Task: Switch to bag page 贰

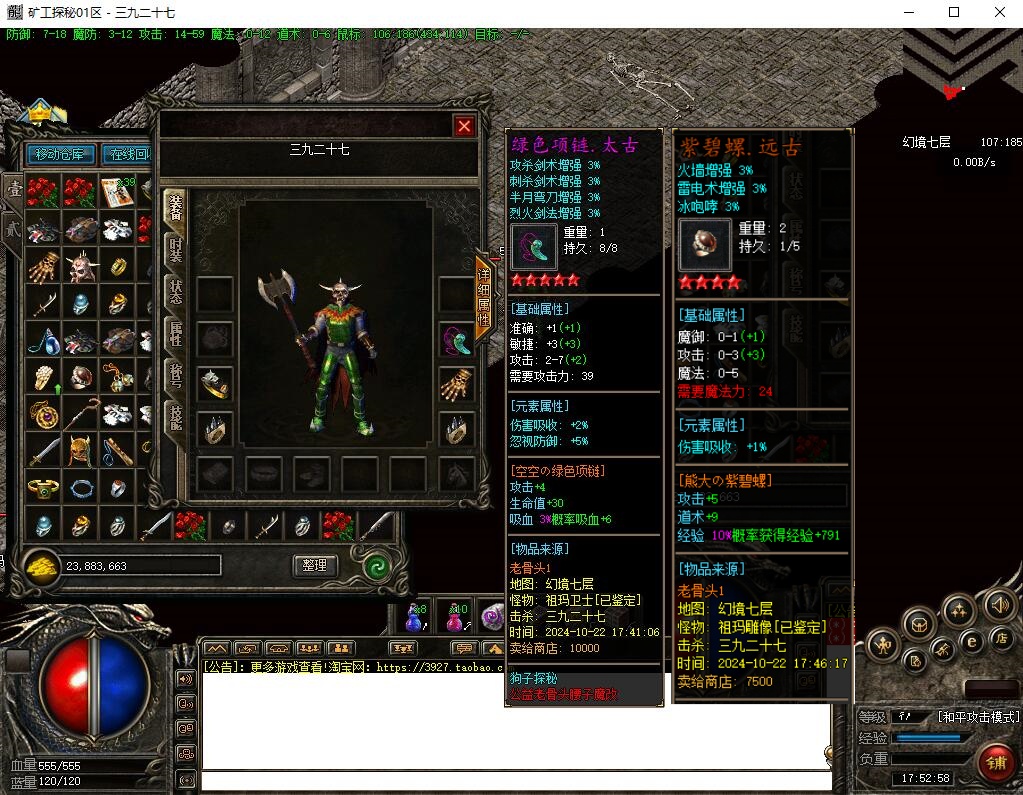Action: point(13,226)
